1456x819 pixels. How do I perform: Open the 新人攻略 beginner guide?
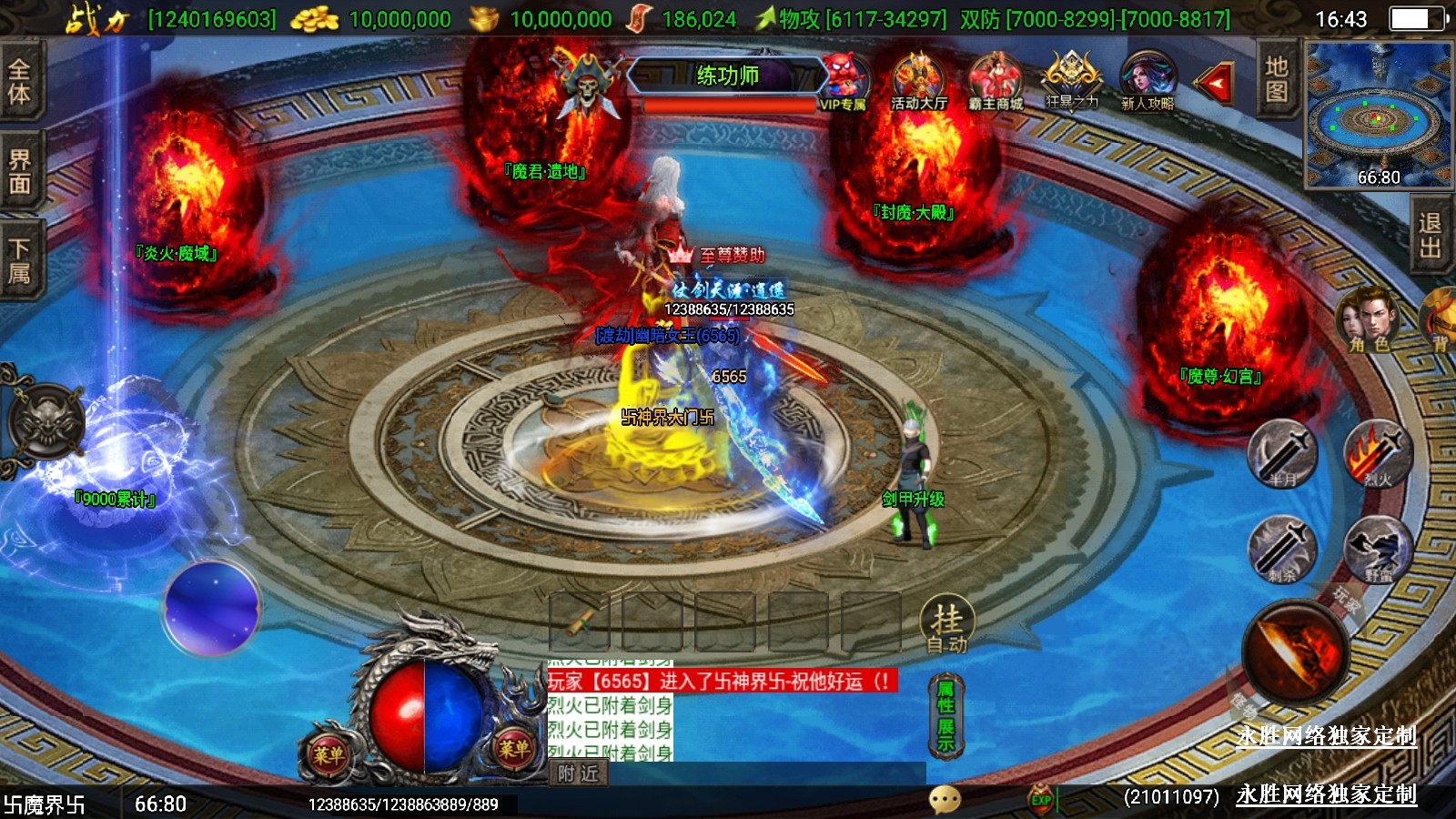click(x=1148, y=80)
